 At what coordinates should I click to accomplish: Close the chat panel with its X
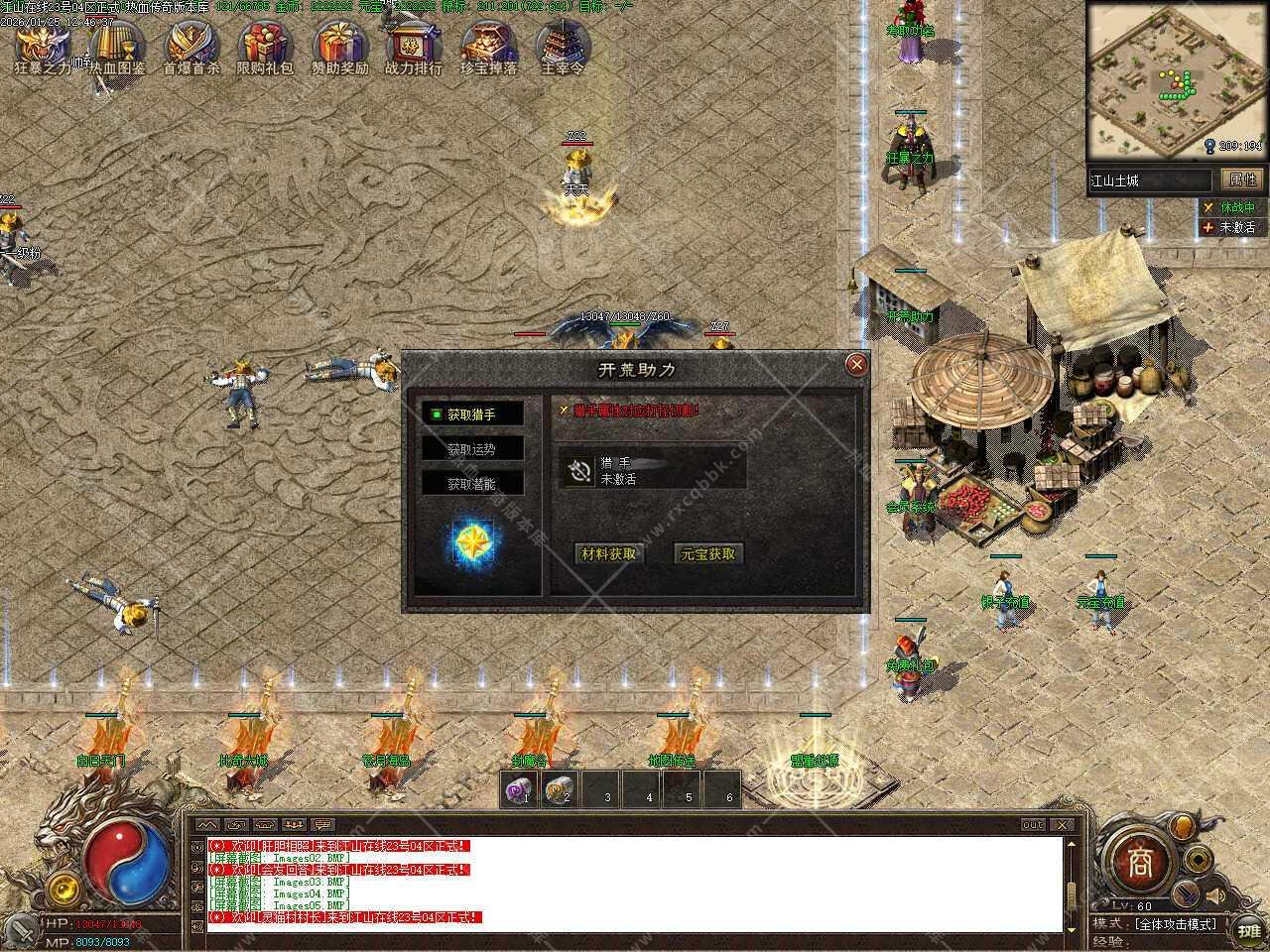[1063, 825]
